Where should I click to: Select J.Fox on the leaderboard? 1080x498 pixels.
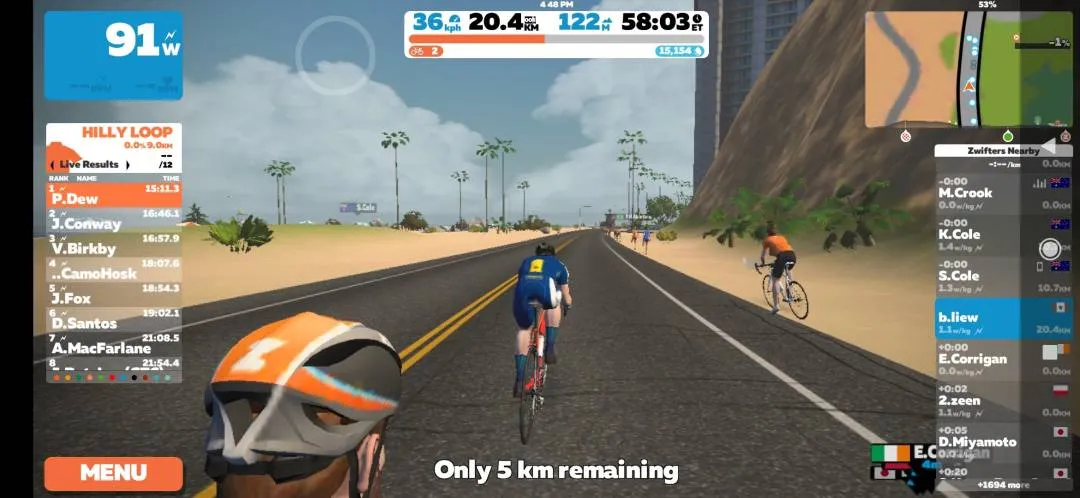[x=114, y=294]
